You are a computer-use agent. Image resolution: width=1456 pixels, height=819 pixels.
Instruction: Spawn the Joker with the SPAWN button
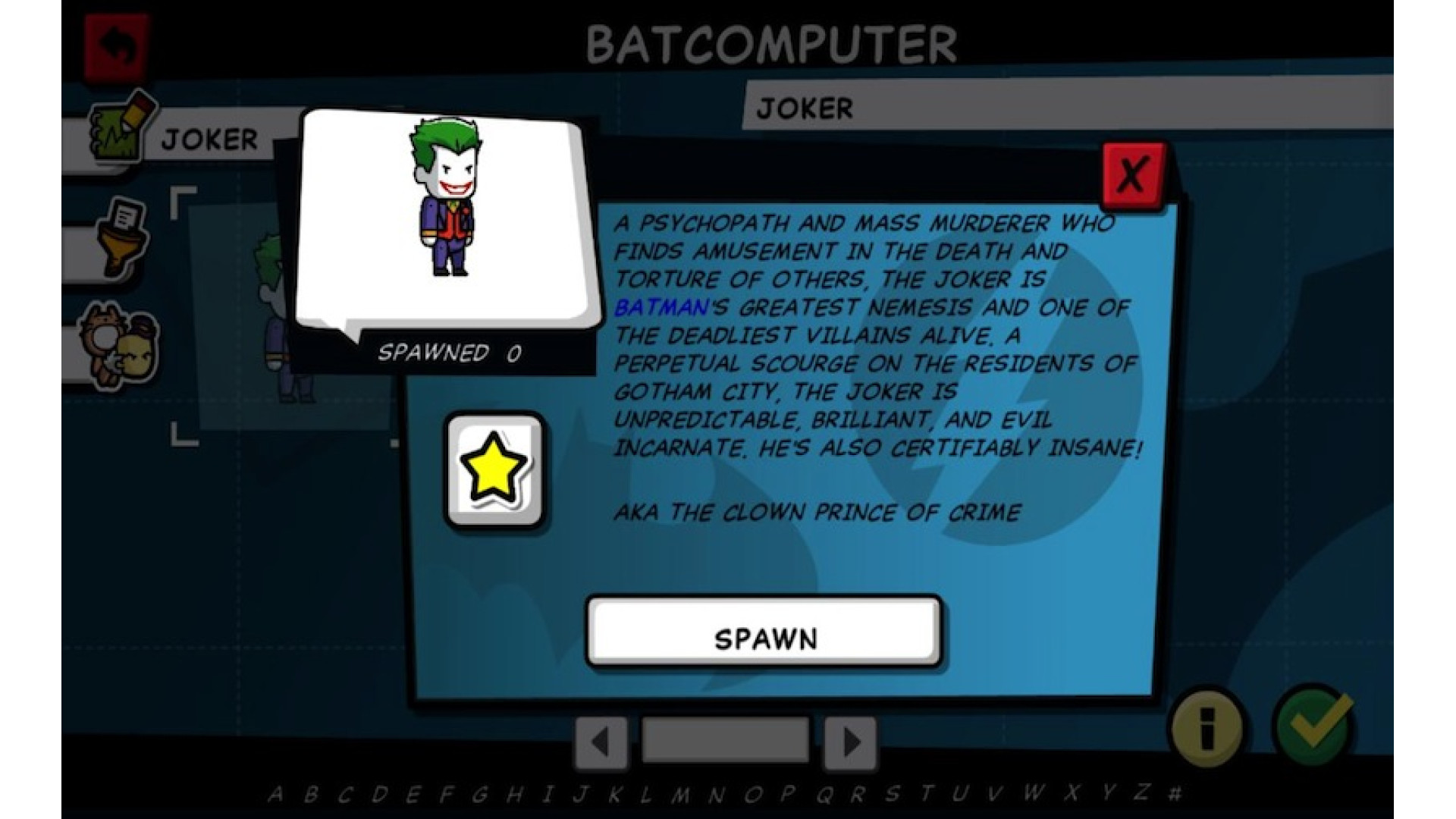coord(764,632)
